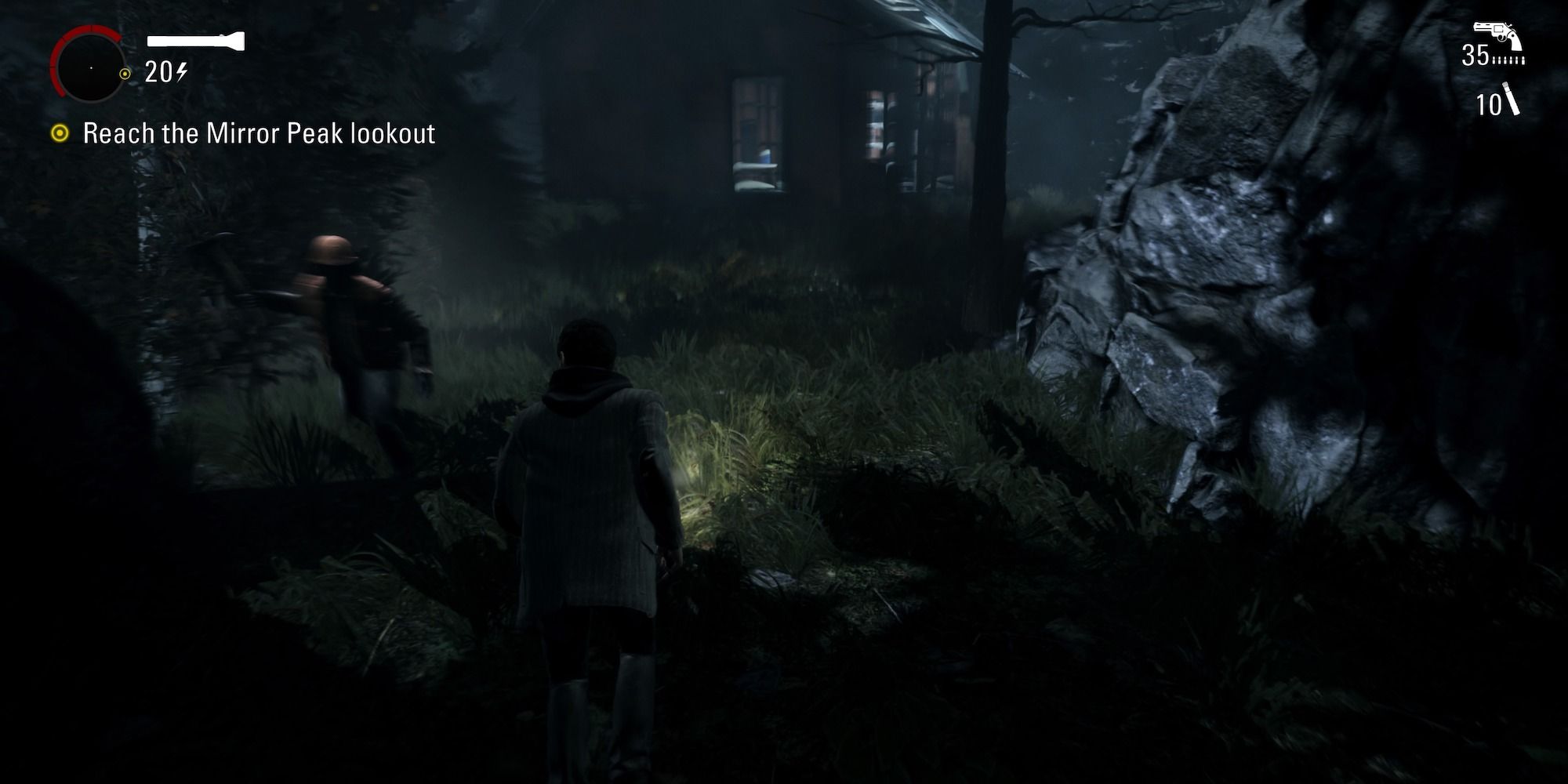
Task: Click the lightning bolt beside the battery count
Action: [180, 71]
